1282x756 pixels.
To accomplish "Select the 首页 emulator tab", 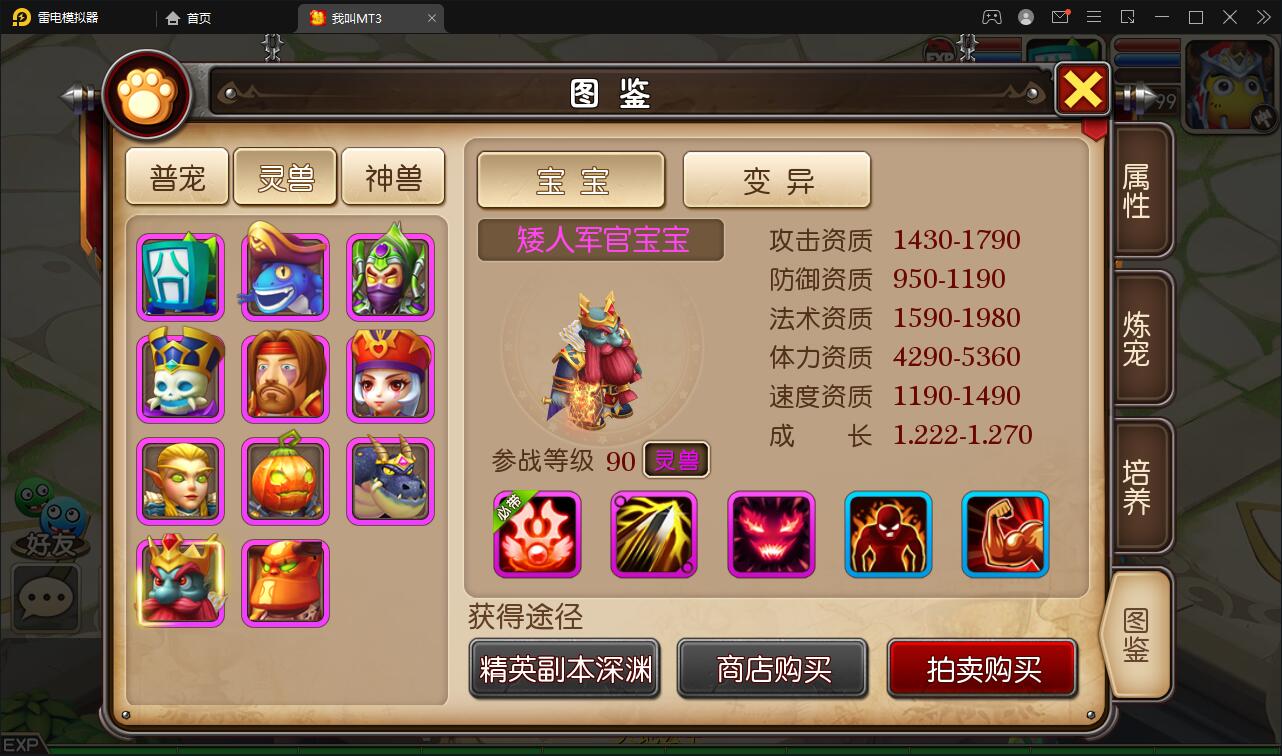I will click(x=188, y=17).
